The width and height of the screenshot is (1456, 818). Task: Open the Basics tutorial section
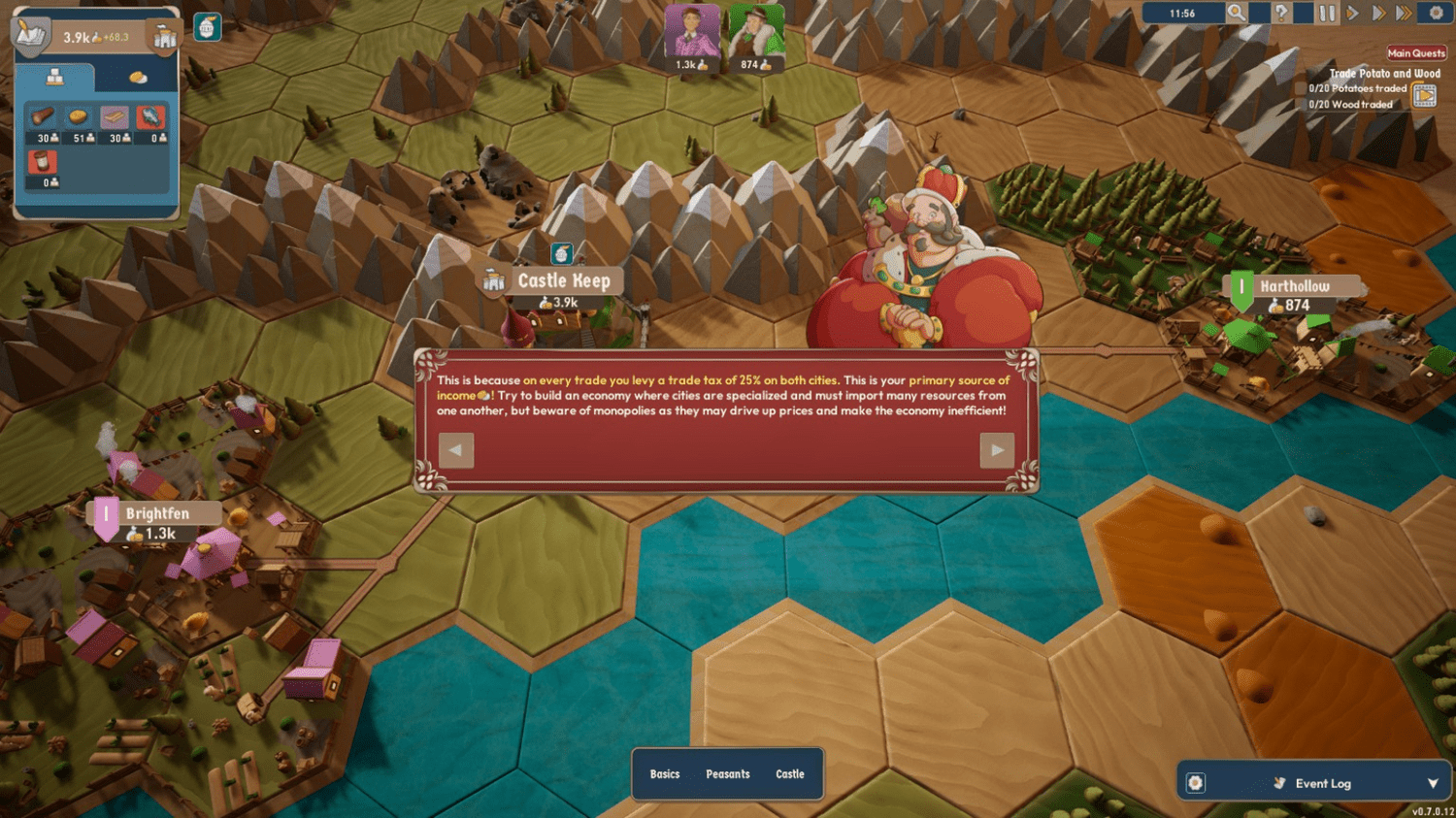665,774
